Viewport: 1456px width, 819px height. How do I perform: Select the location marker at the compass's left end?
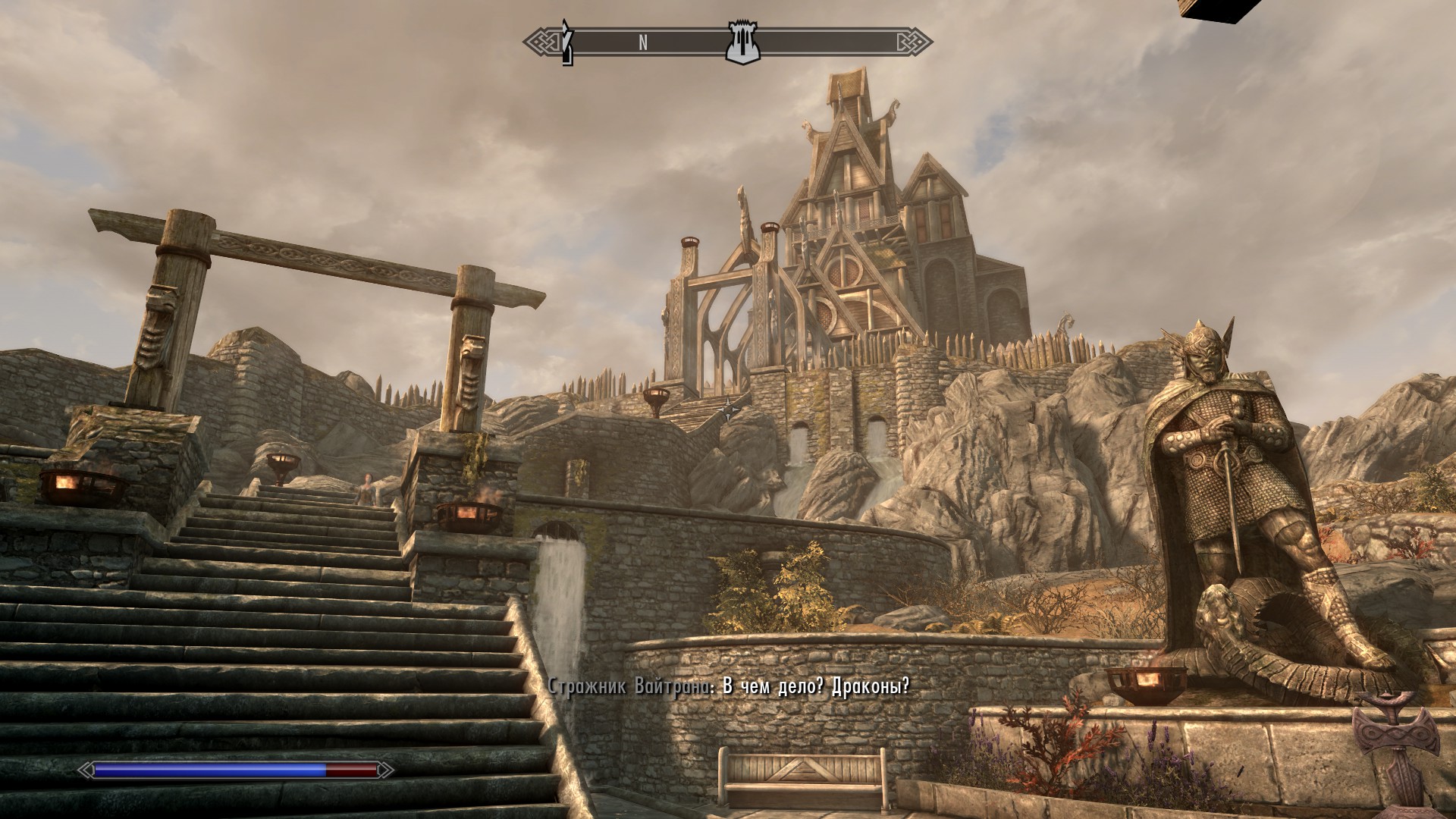566,44
